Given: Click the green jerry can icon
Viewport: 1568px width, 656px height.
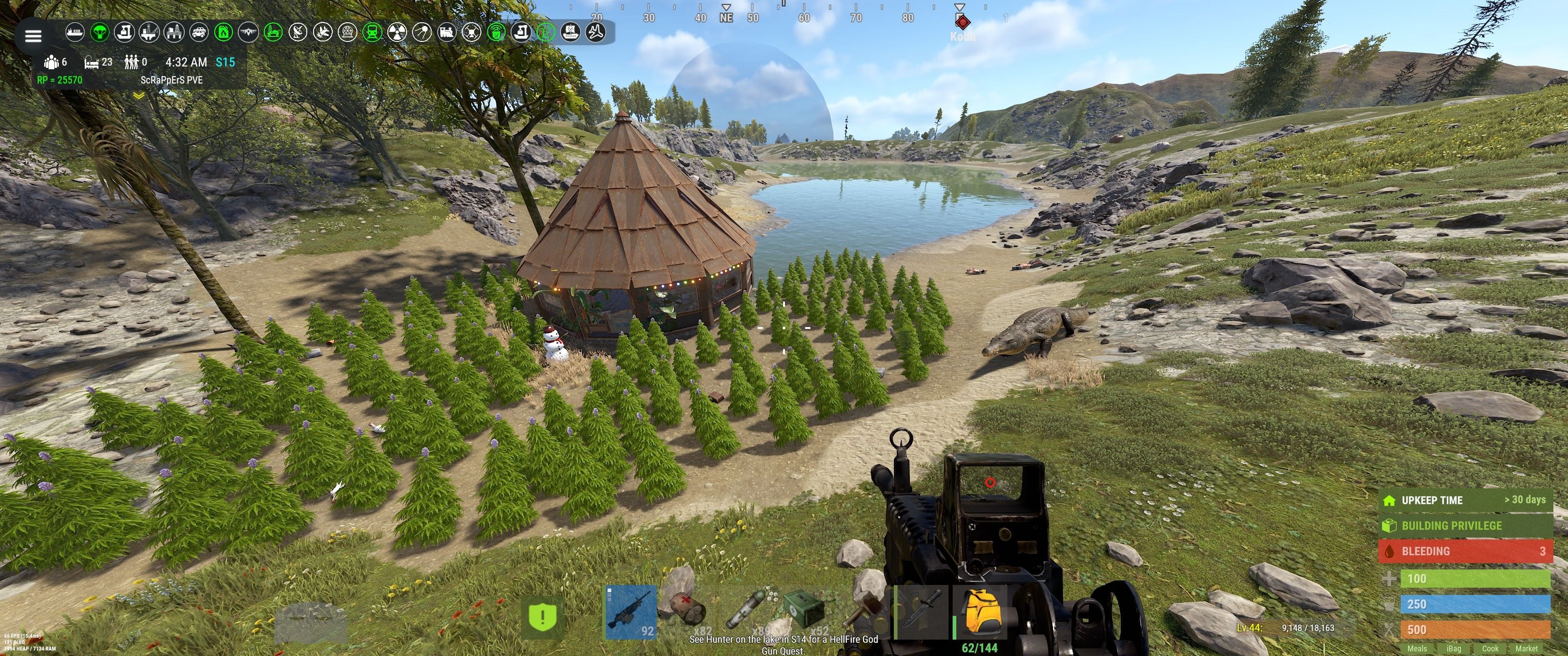Looking at the screenshot, I should tap(224, 31).
